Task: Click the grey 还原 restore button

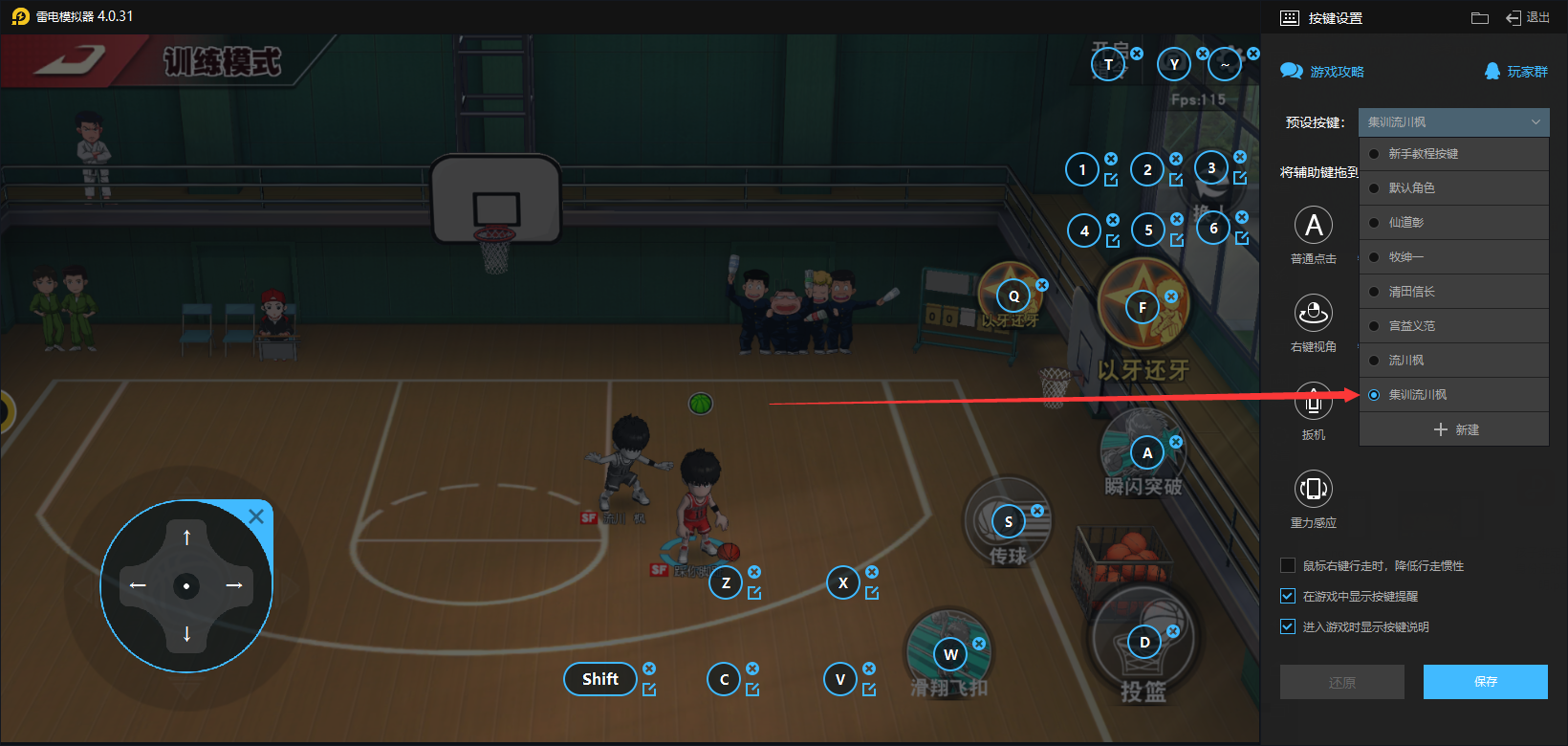Action: click(x=1341, y=682)
